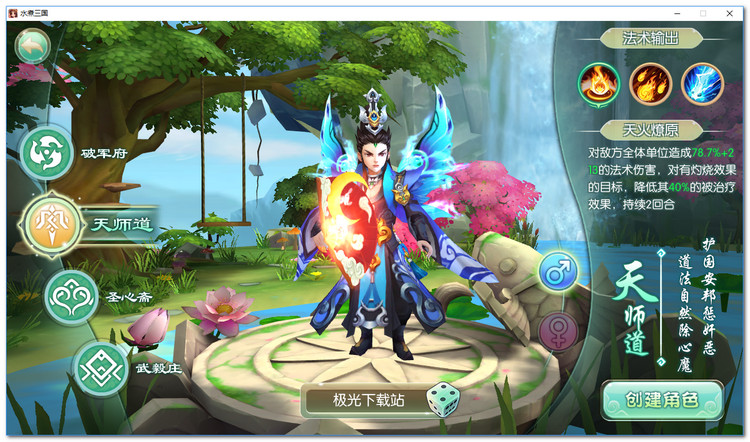750x442 pixels.
Task: Click the 创建角色 create character button
Action: (x=662, y=399)
